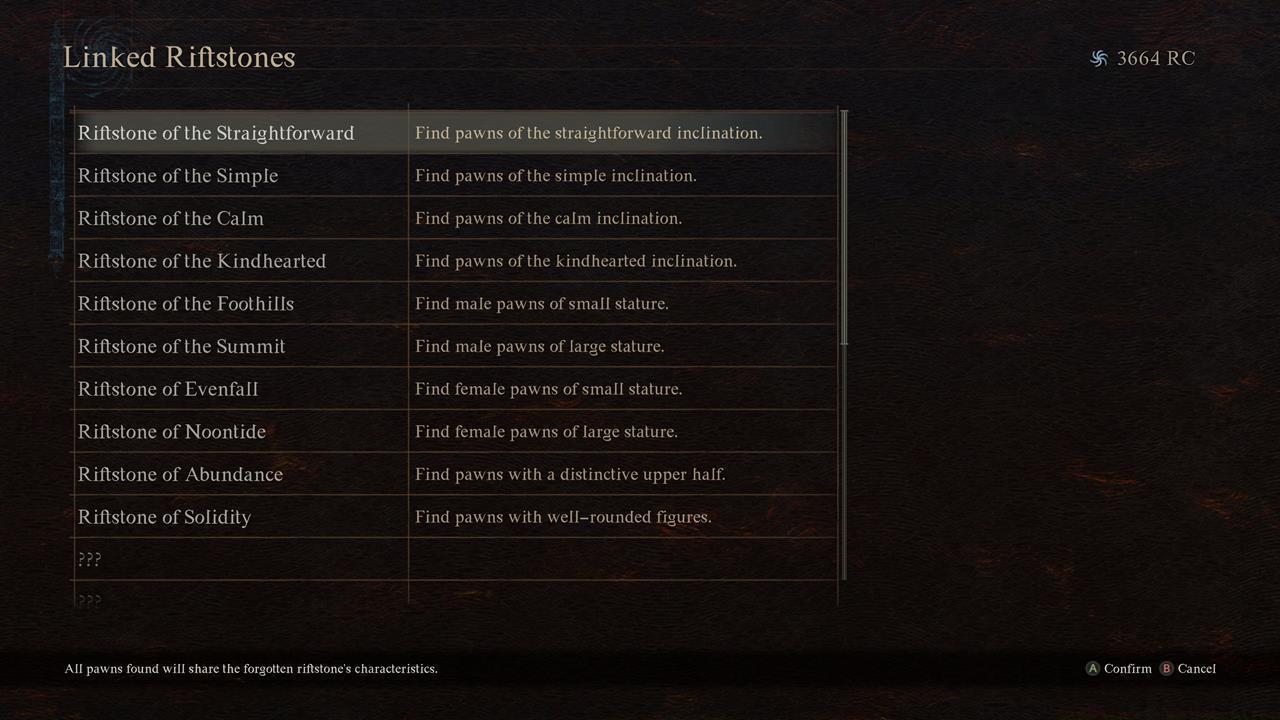Viewport: 1280px width, 720px height.
Task: Pick Riftstone of the Calm entry
Action: pos(171,218)
